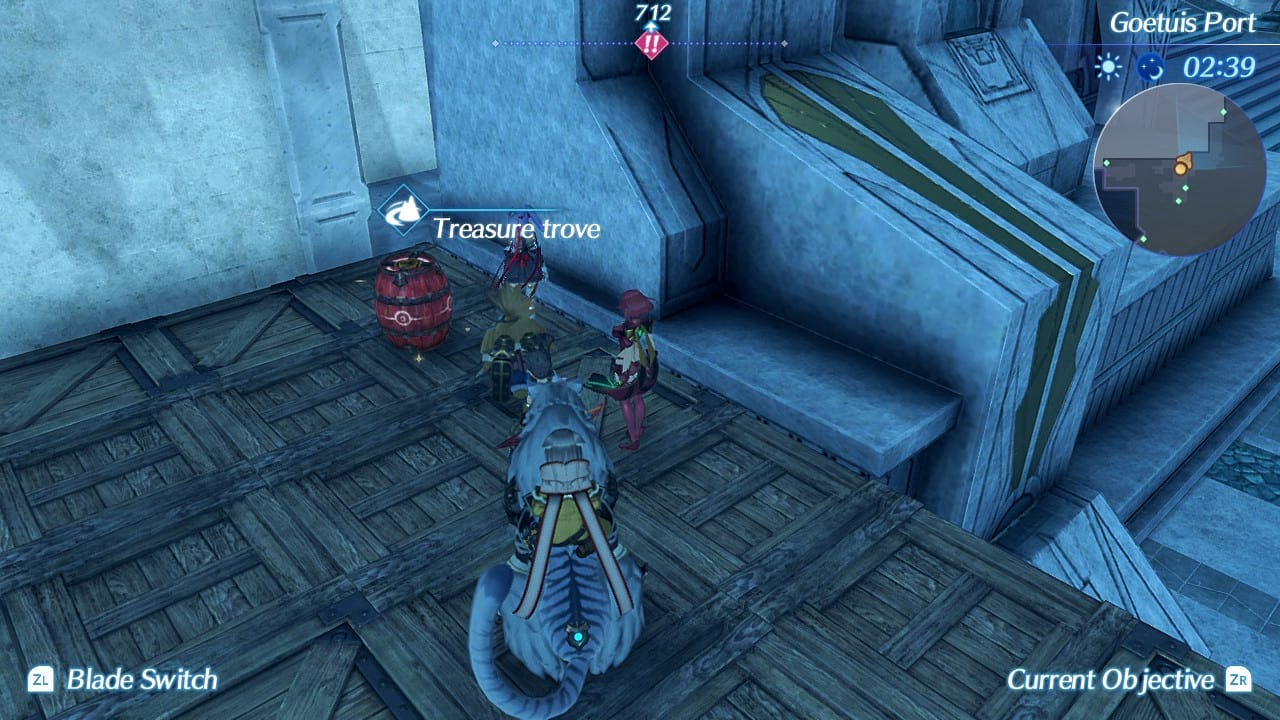Screen dimensions: 1280x720
Task: Click the Treasure trove text label
Action: (x=516, y=229)
